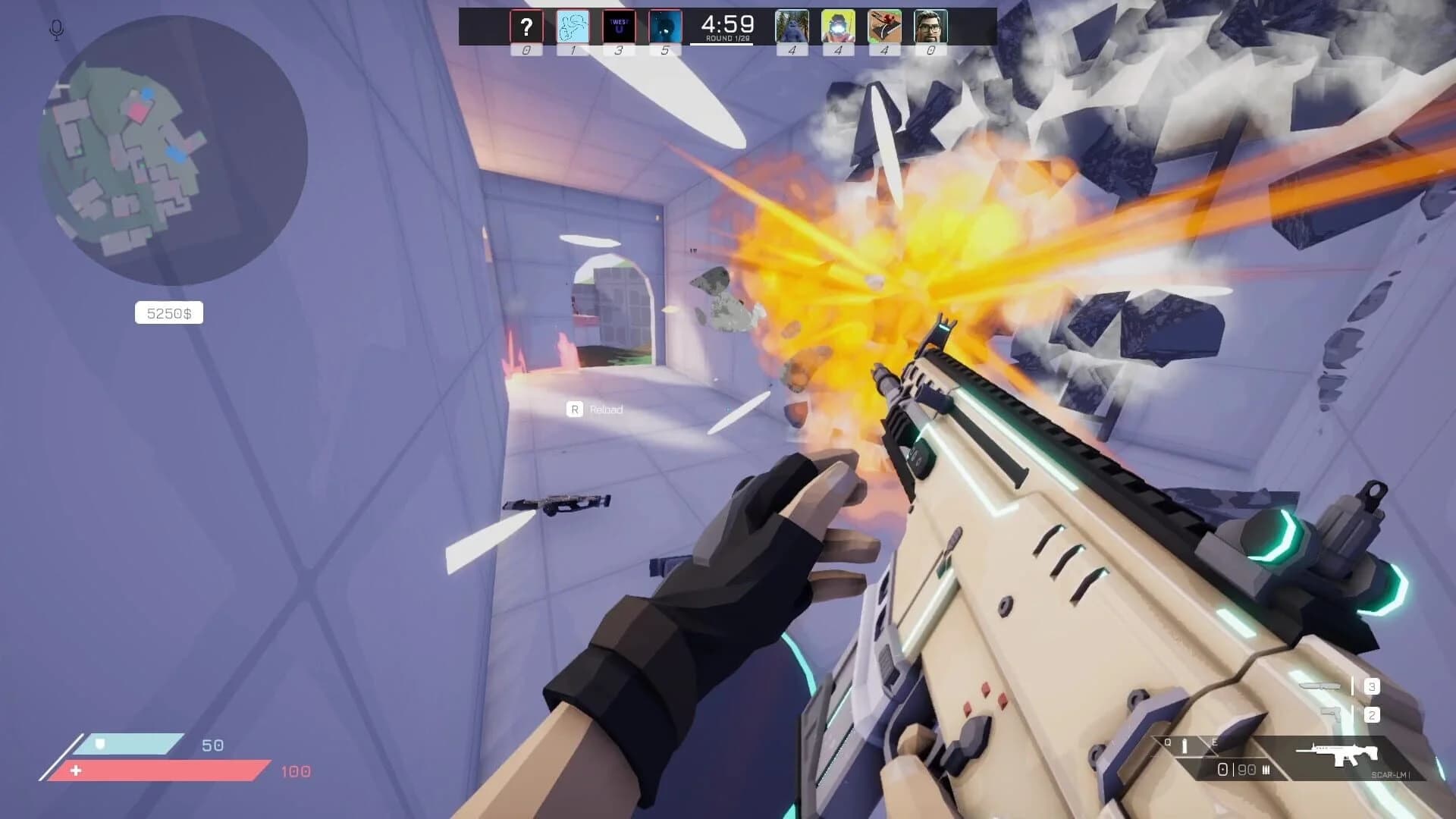This screenshot has width=1456, height=819.
Task: Click the yeti player avatar
Action: coord(791,27)
